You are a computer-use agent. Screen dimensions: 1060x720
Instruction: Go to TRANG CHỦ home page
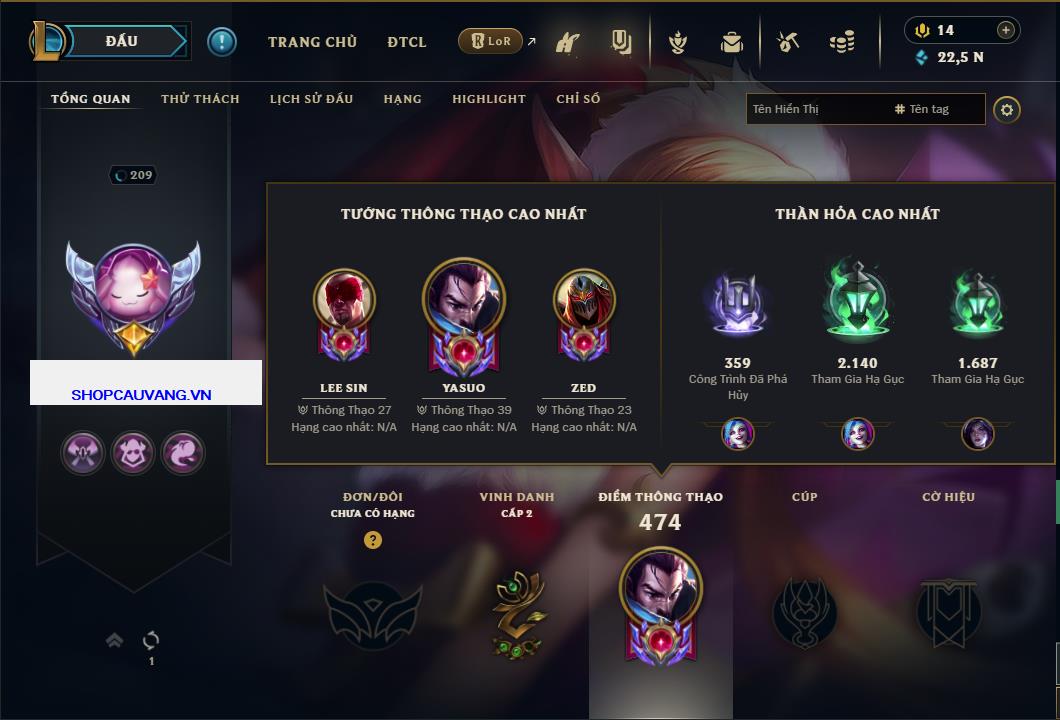point(312,42)
